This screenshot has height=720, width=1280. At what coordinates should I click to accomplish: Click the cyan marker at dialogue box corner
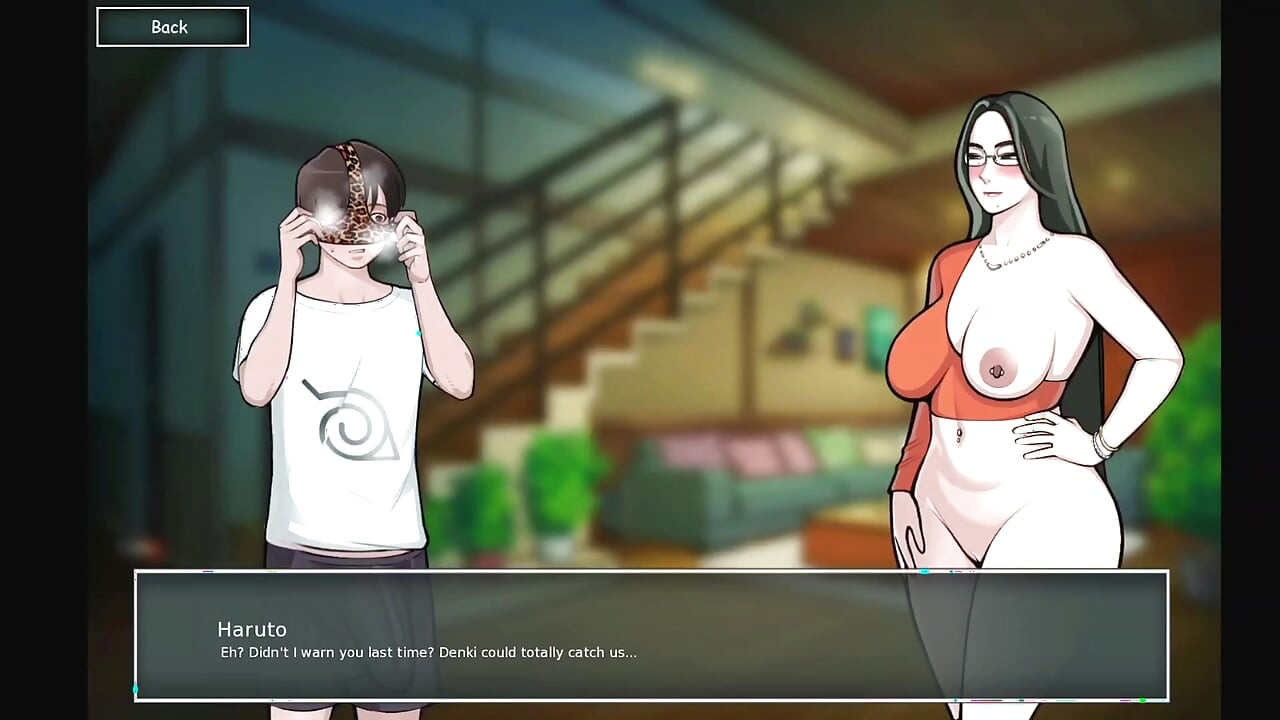135,689
